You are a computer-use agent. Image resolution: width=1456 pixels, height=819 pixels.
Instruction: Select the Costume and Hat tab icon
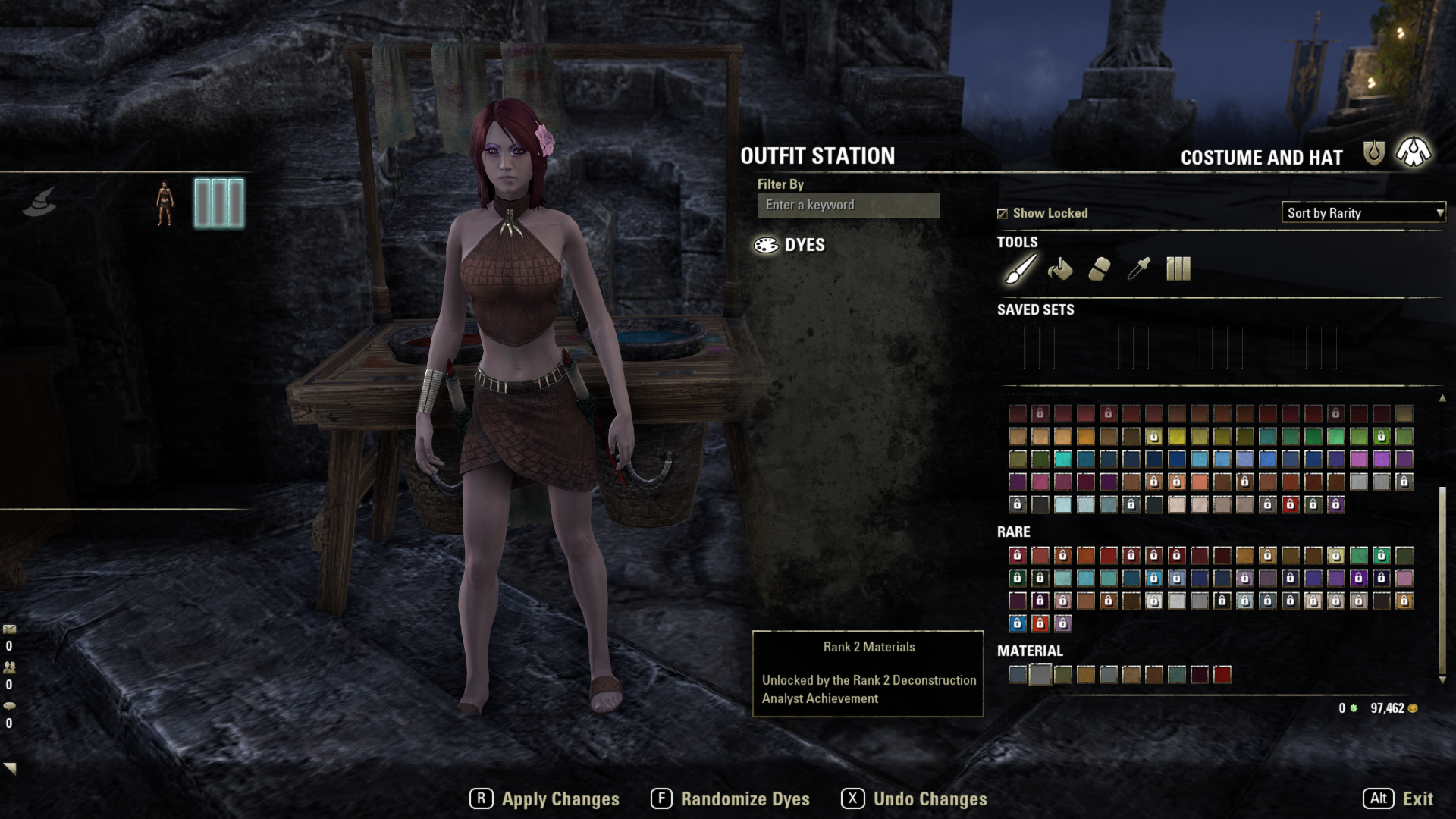pos(1414,152)
